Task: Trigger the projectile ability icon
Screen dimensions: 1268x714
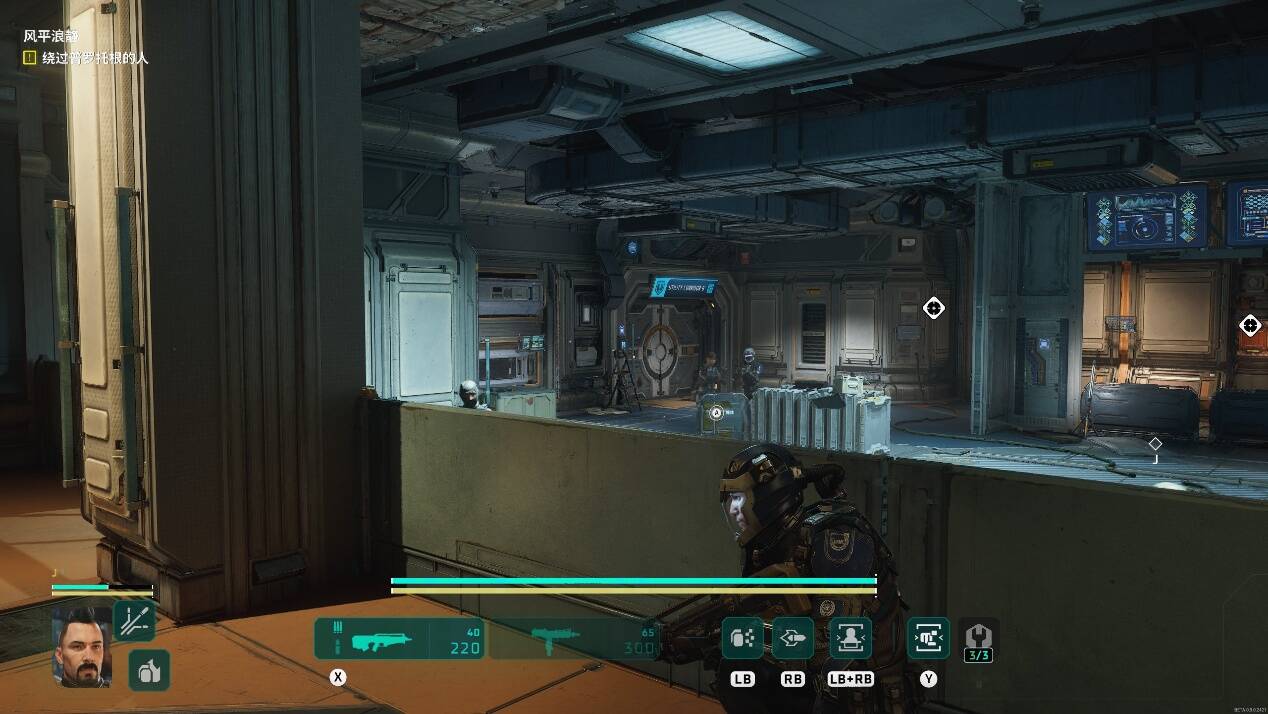Action: point(792,638)
